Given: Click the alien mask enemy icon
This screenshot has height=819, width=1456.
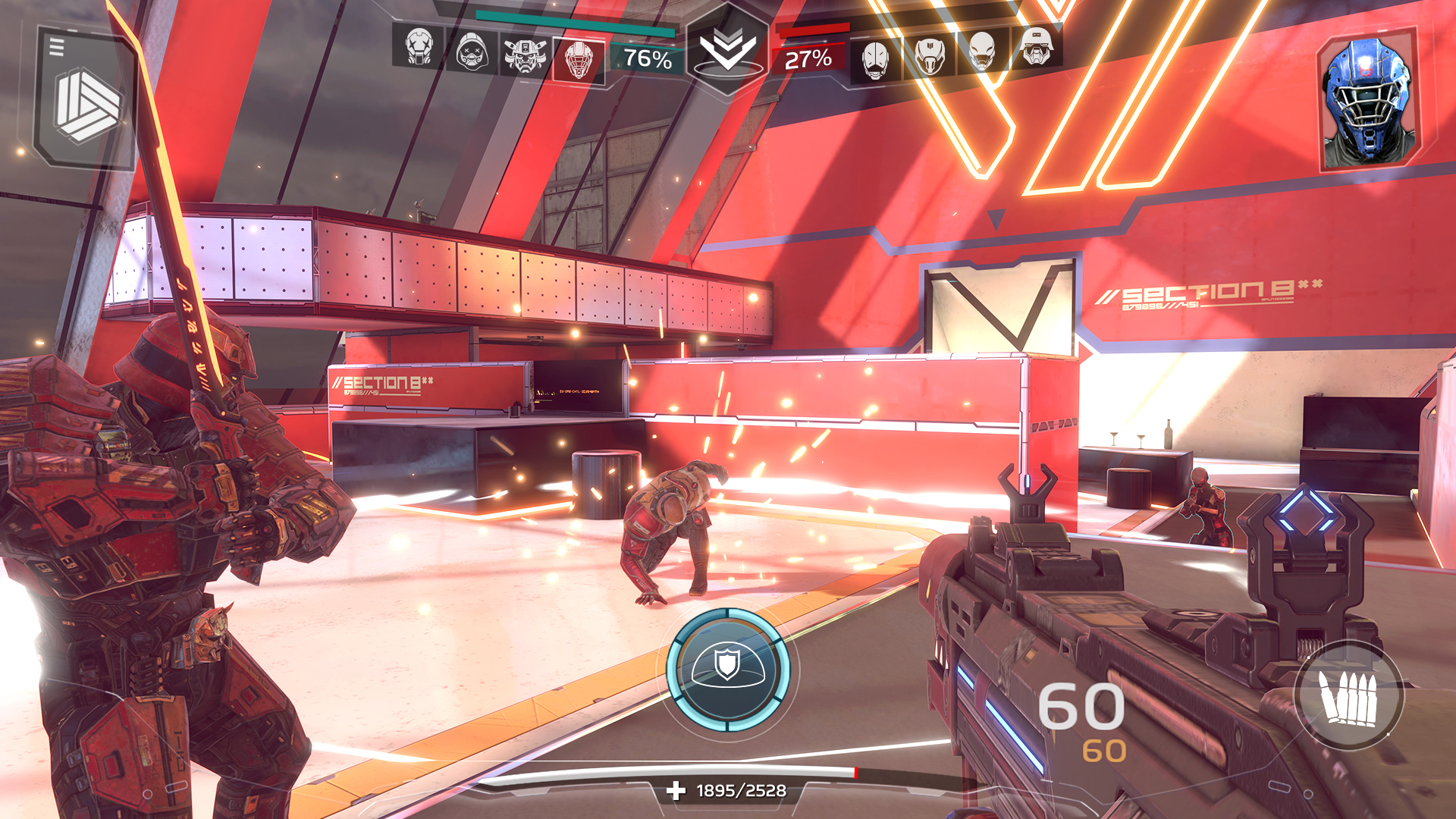Looking at the screenshot, I should [x=982, y=53].
